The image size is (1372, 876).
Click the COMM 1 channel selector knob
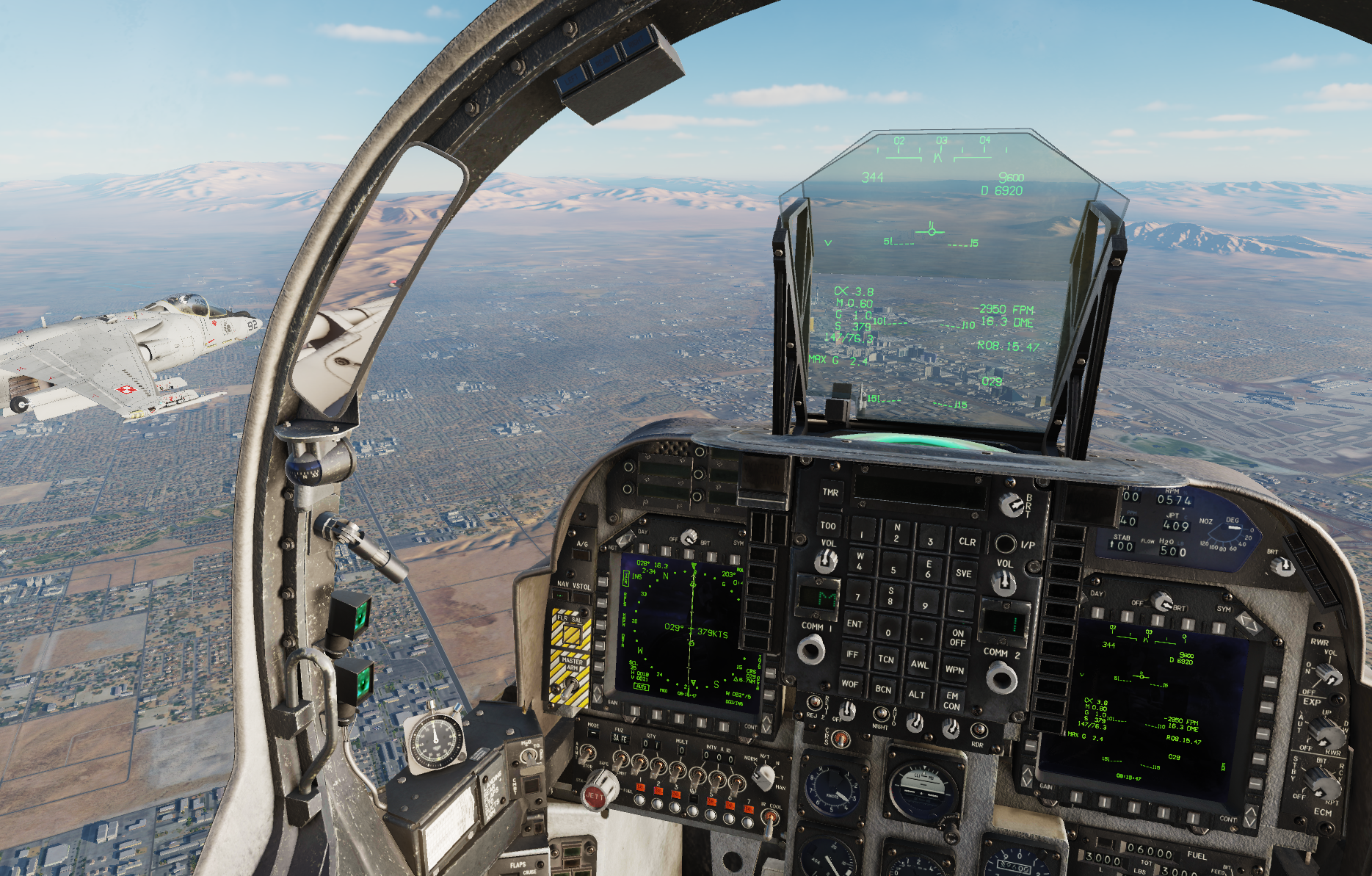pyautogui.click(x=811, y=650)
